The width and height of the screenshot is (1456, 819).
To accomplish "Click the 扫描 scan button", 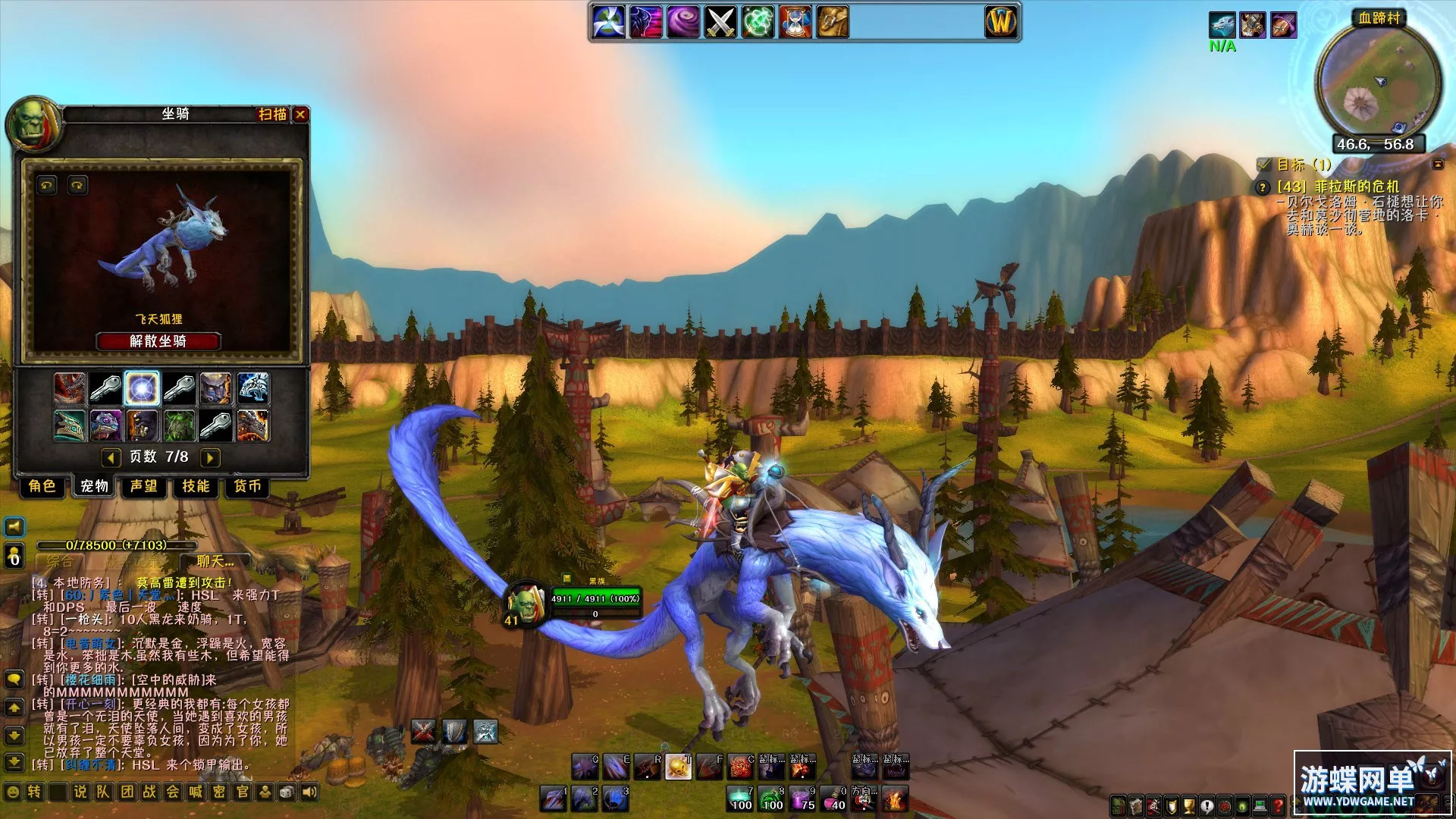I will tap(272, 115).
